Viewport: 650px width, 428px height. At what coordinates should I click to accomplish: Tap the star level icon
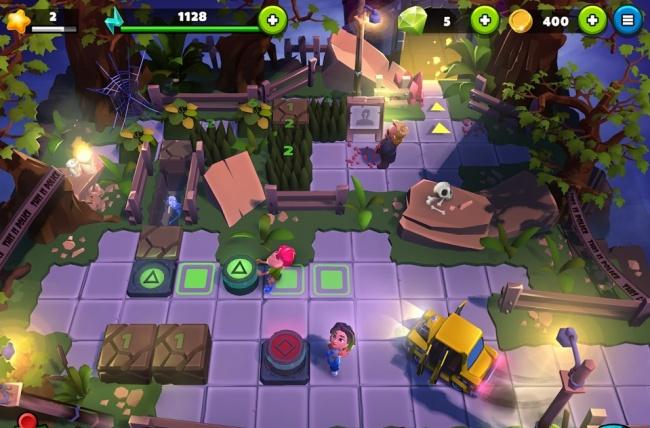click(17, 20)
